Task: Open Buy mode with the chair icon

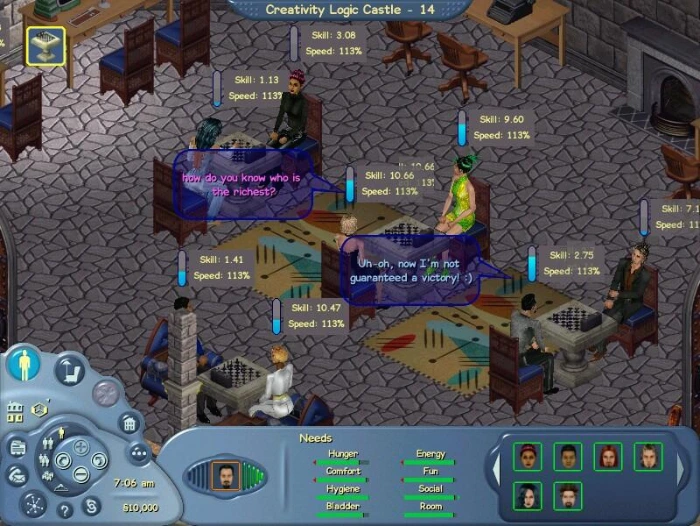Action: pos(70,371)
